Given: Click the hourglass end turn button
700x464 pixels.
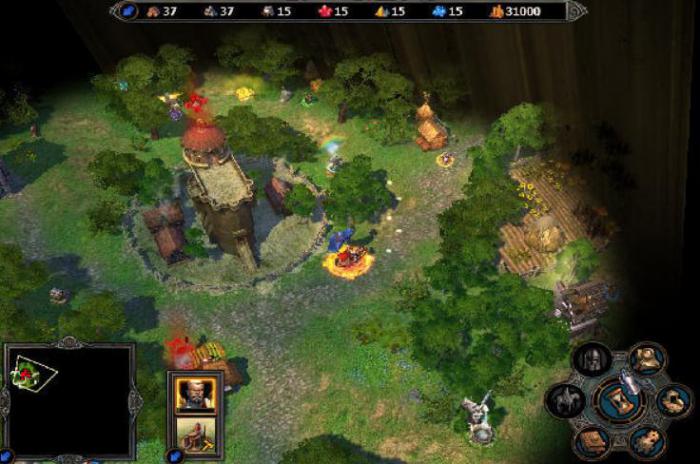Looking at the screenshot, I should (x=620, y=400).
